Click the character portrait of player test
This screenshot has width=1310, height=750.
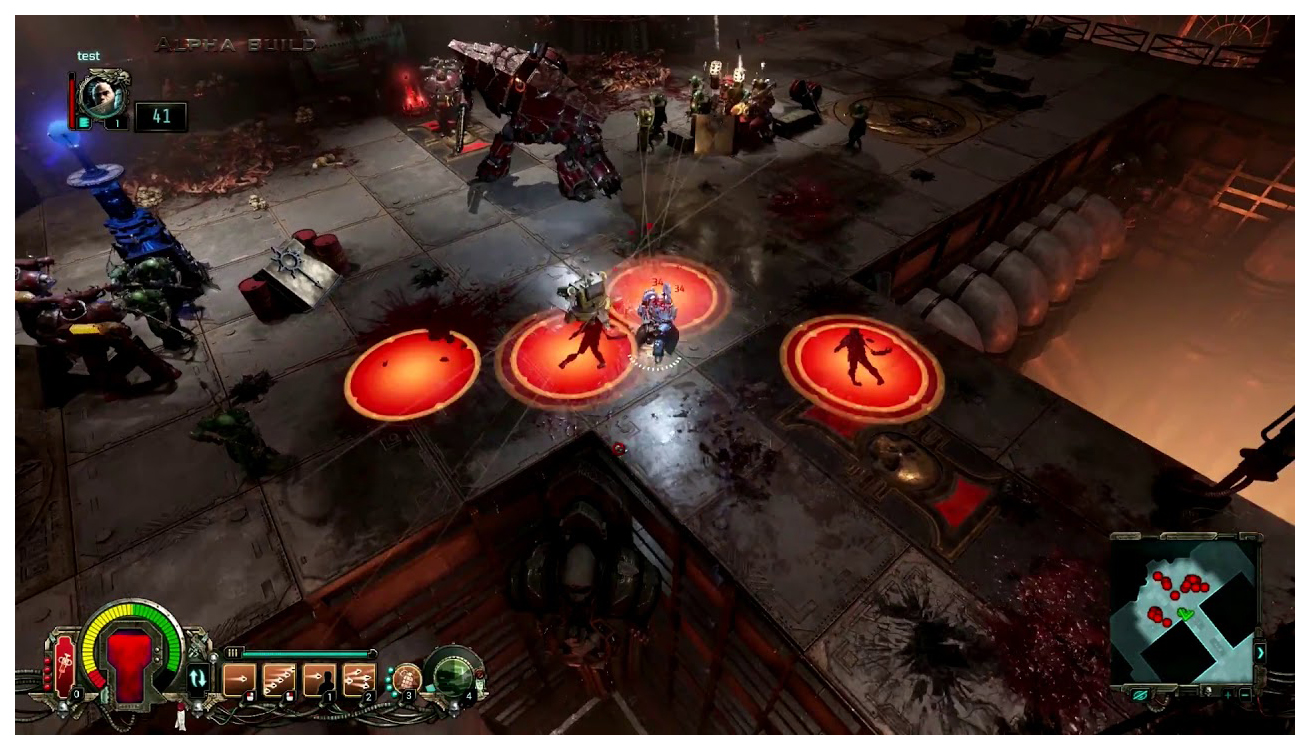click(x=102, y=94)
